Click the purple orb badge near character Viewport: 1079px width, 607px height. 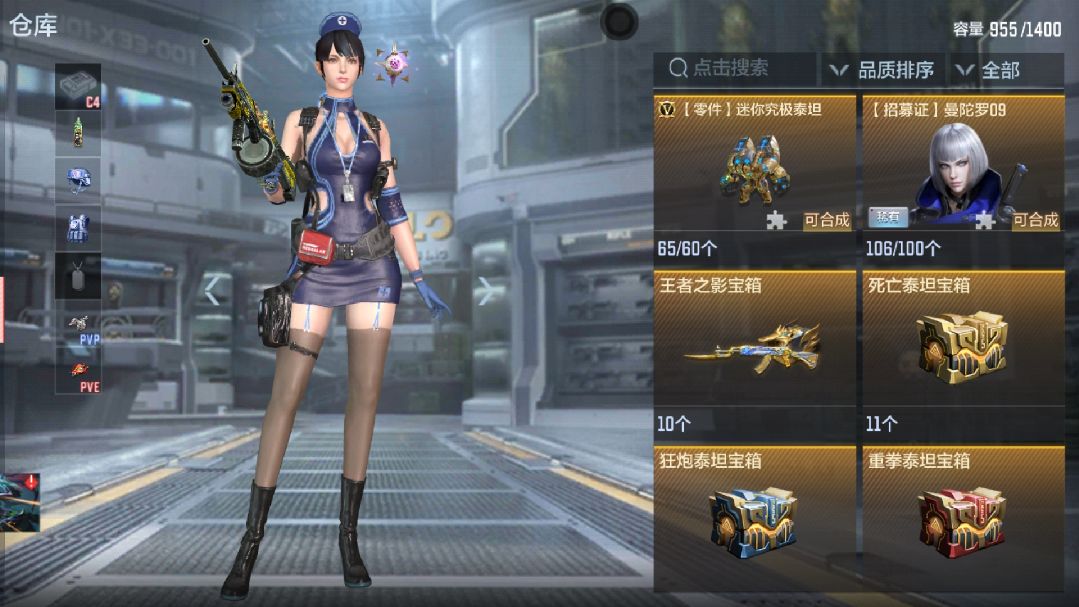tap(392, 64)
